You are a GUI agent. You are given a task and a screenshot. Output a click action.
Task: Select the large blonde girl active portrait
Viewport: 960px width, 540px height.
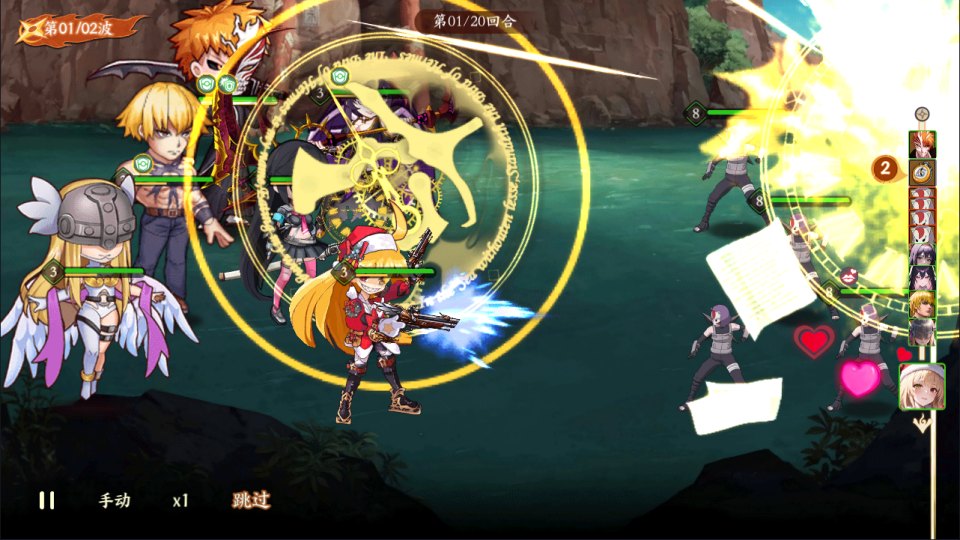coord(922,387)
